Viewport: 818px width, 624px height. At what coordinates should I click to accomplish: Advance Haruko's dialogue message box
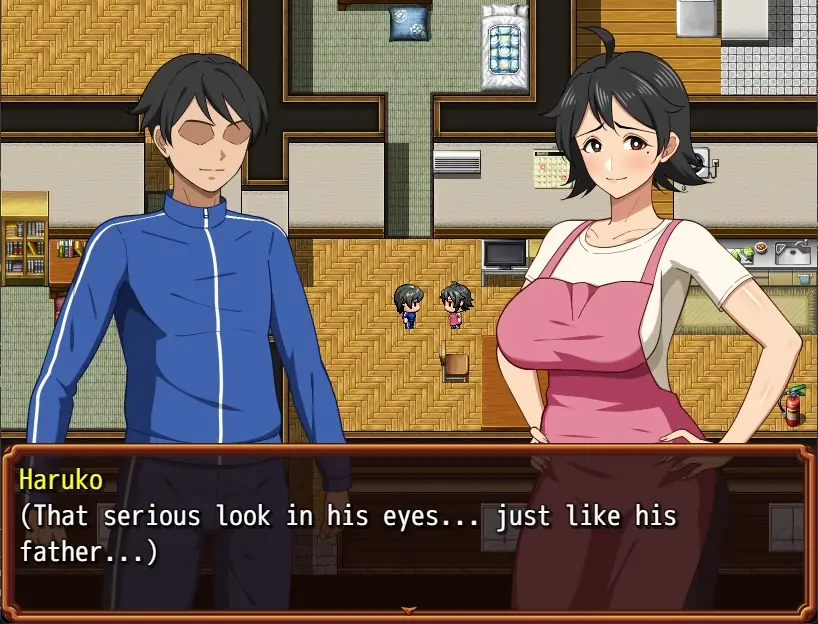408,530
